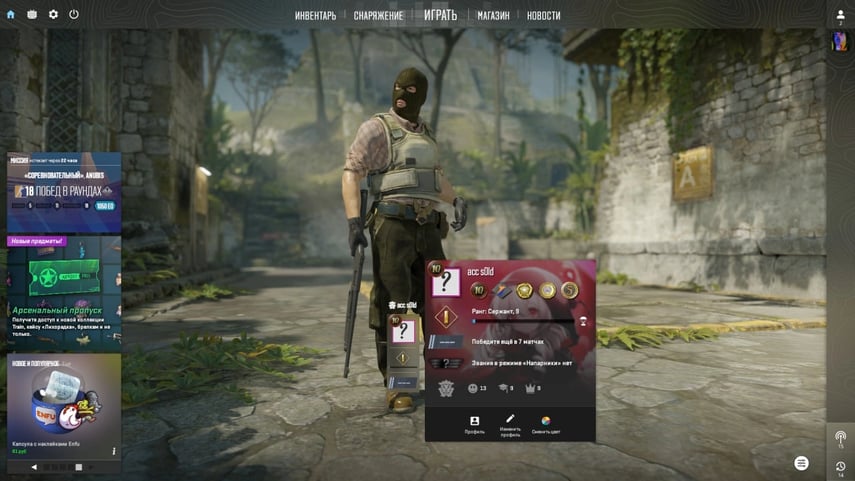Image resolution: width=855 pixels, height=481 pixels.
Task: Go to the home screen icon
Action: (x=11, y=15)
